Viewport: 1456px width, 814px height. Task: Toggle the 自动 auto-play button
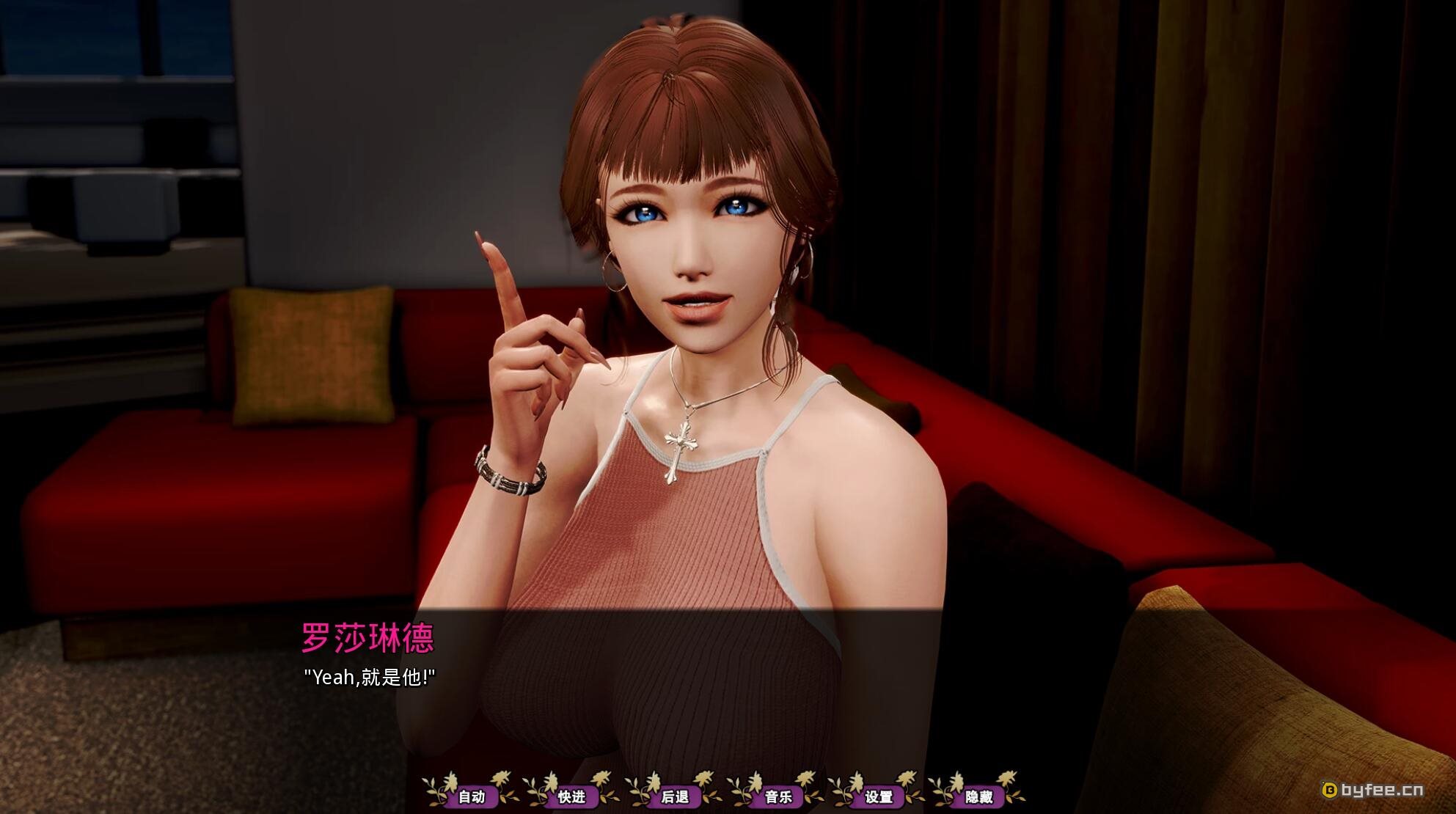472,796
